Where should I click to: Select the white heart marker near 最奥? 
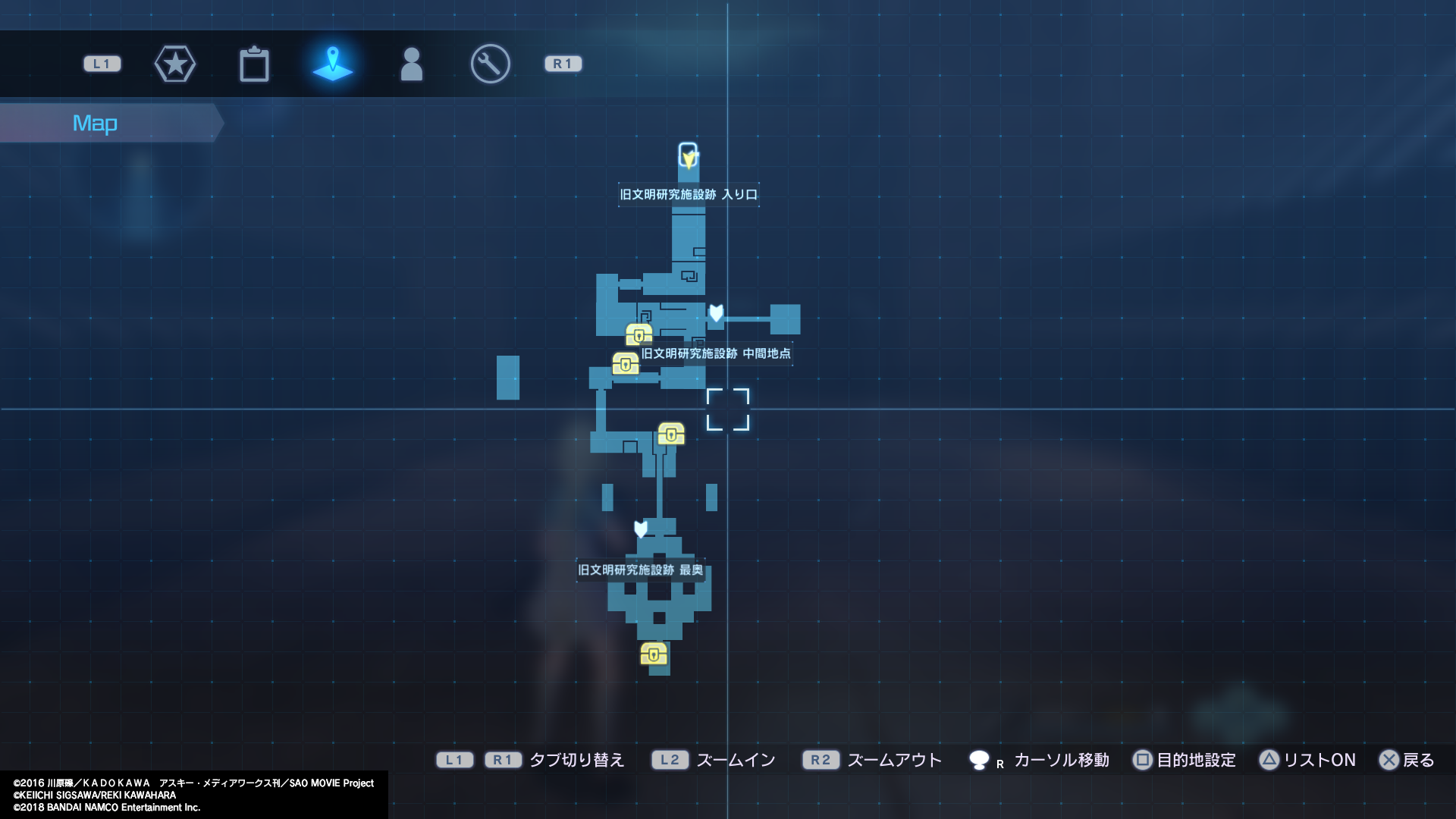tap(639, 531)
